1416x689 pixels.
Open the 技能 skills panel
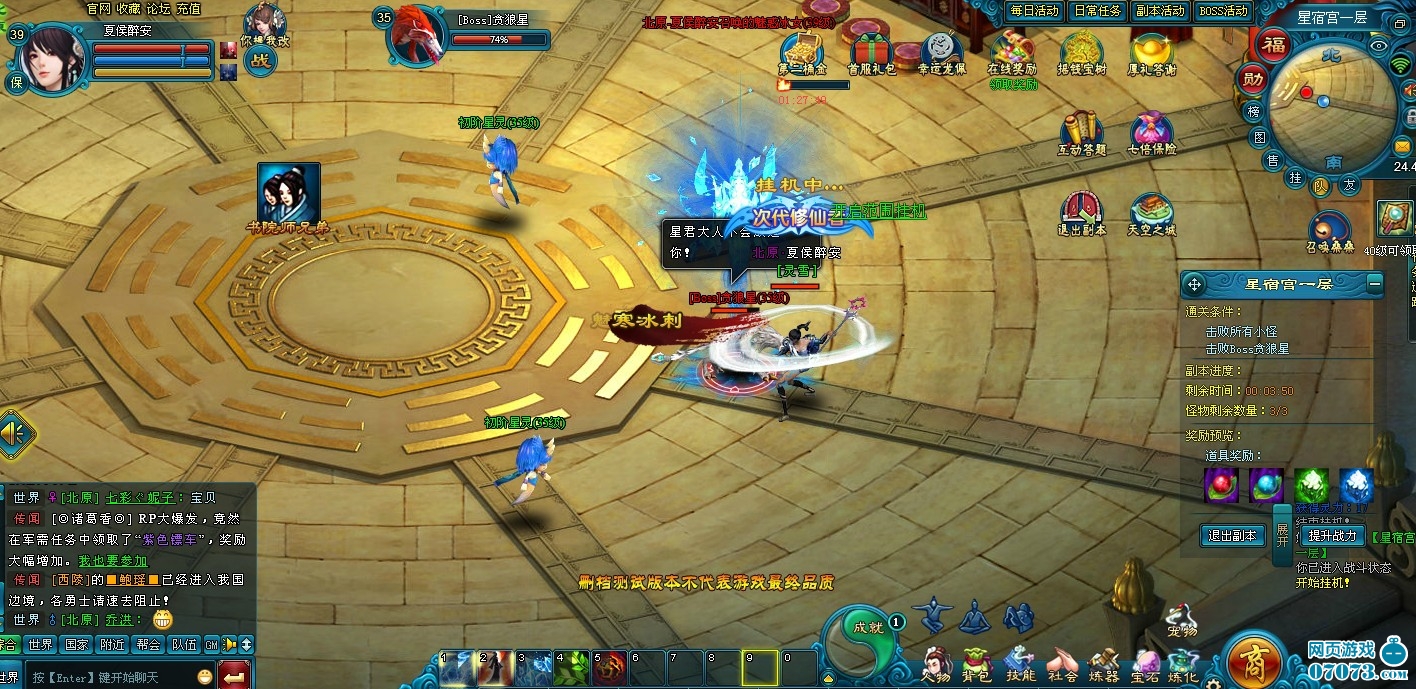[x=1020, y=662]
